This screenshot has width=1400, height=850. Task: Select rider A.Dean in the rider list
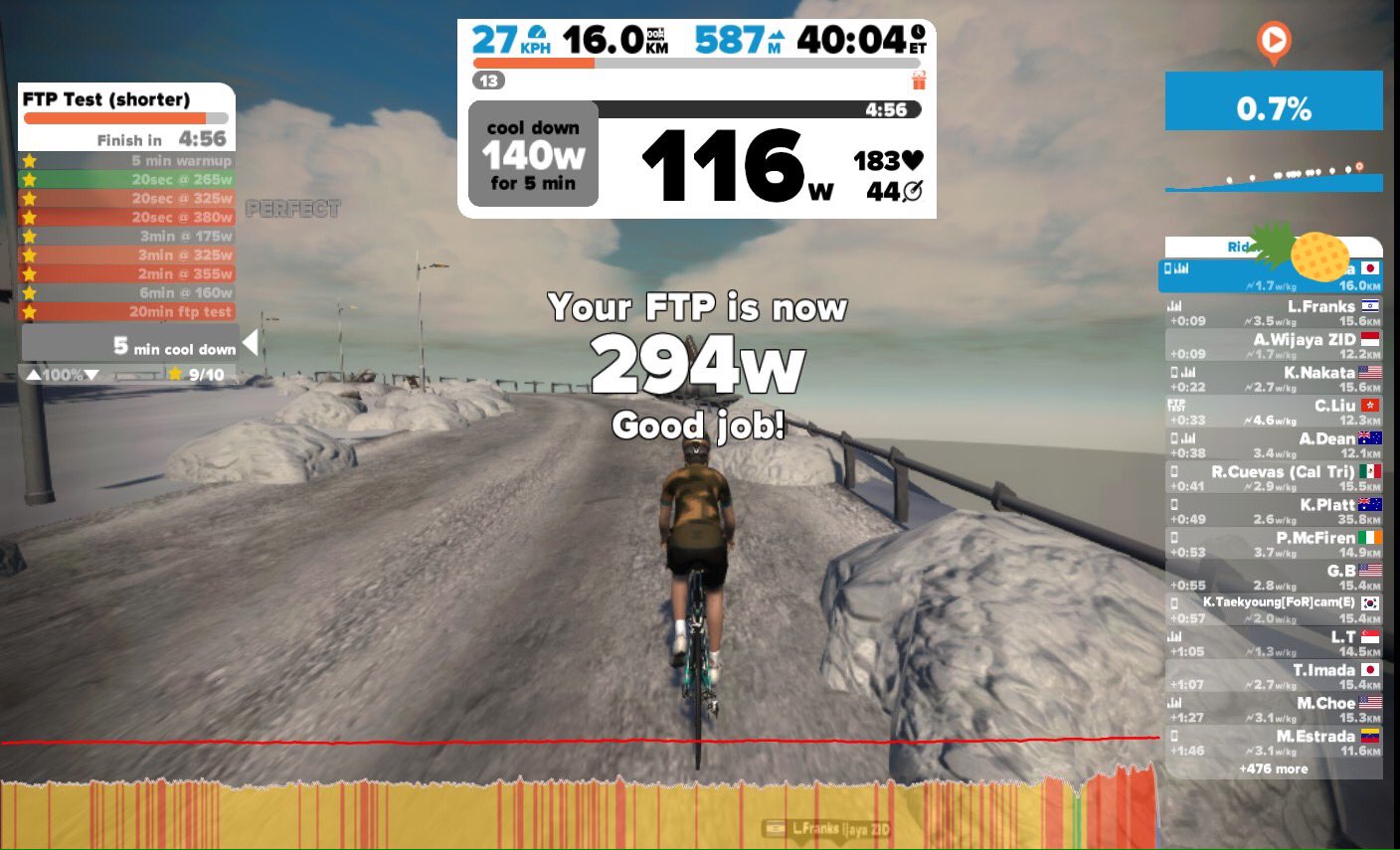tap(1273, 444)
